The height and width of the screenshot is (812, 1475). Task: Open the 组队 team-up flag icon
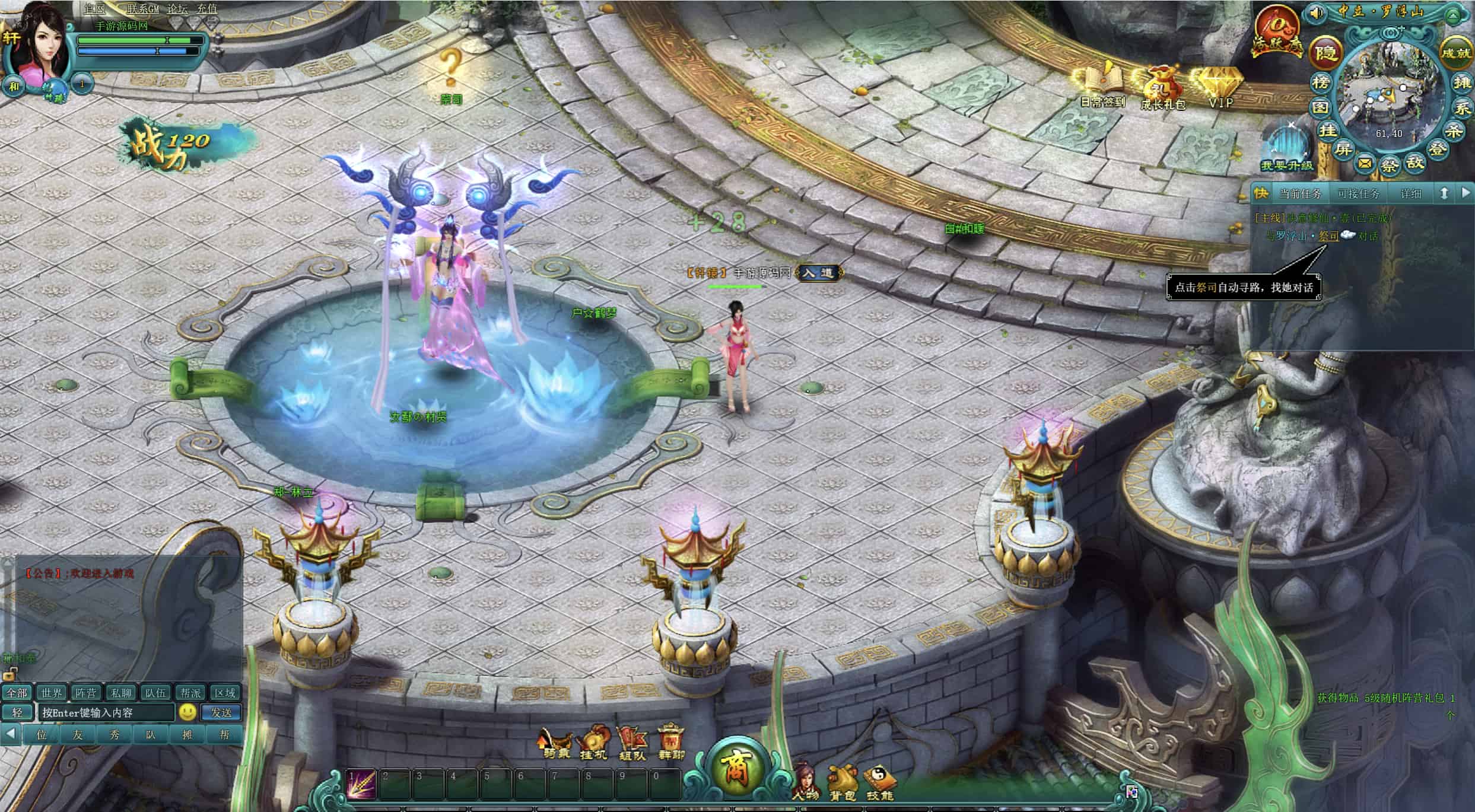[631, 743]
